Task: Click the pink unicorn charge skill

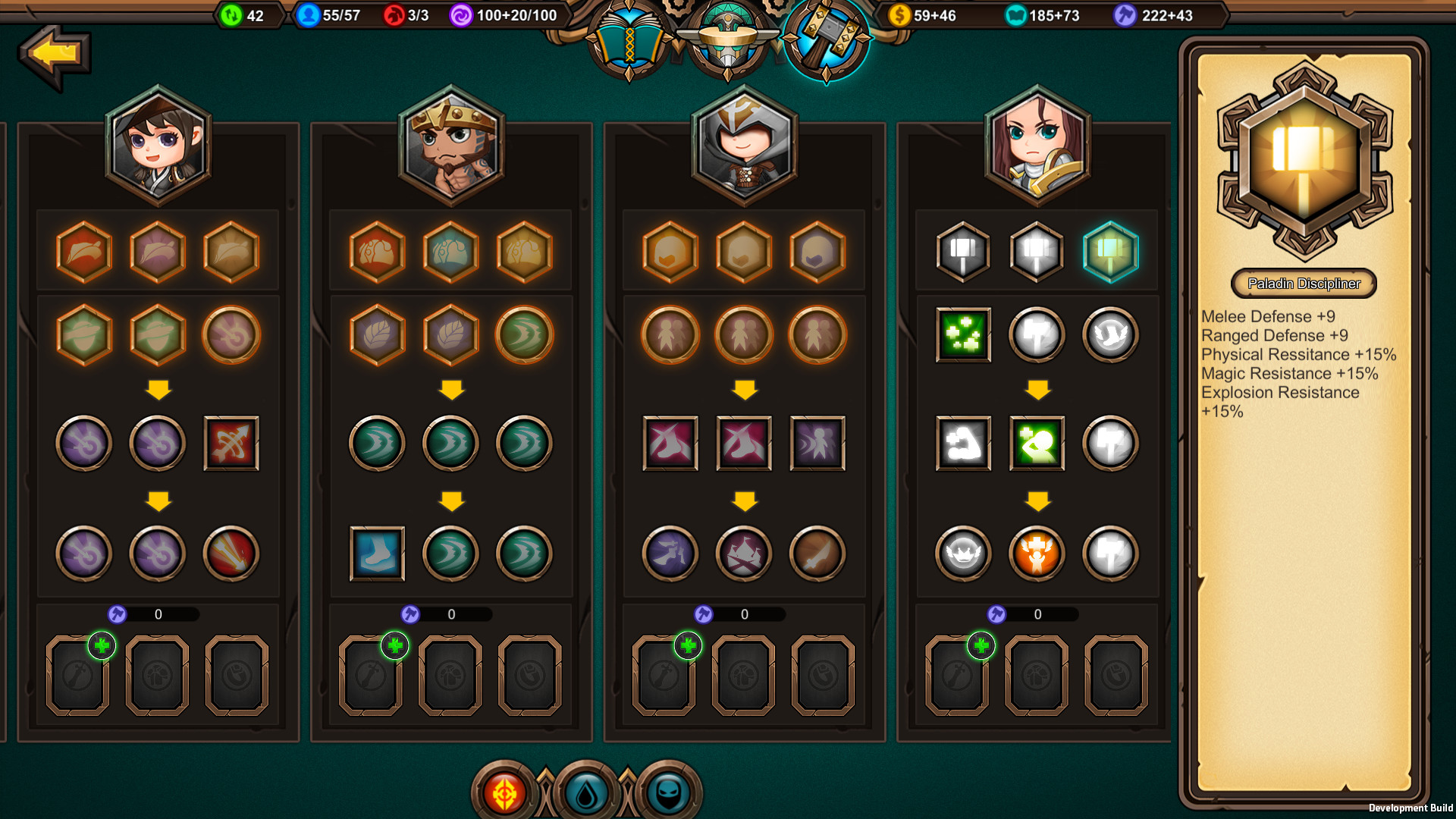Action: [670, 444]
